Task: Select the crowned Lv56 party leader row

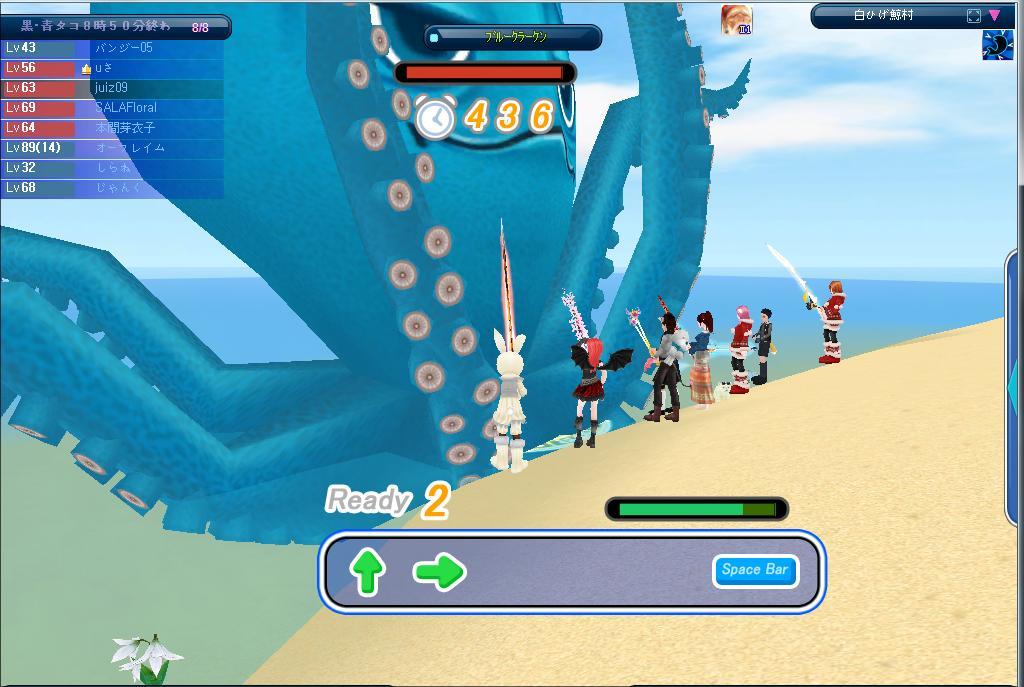Action: 112,68
